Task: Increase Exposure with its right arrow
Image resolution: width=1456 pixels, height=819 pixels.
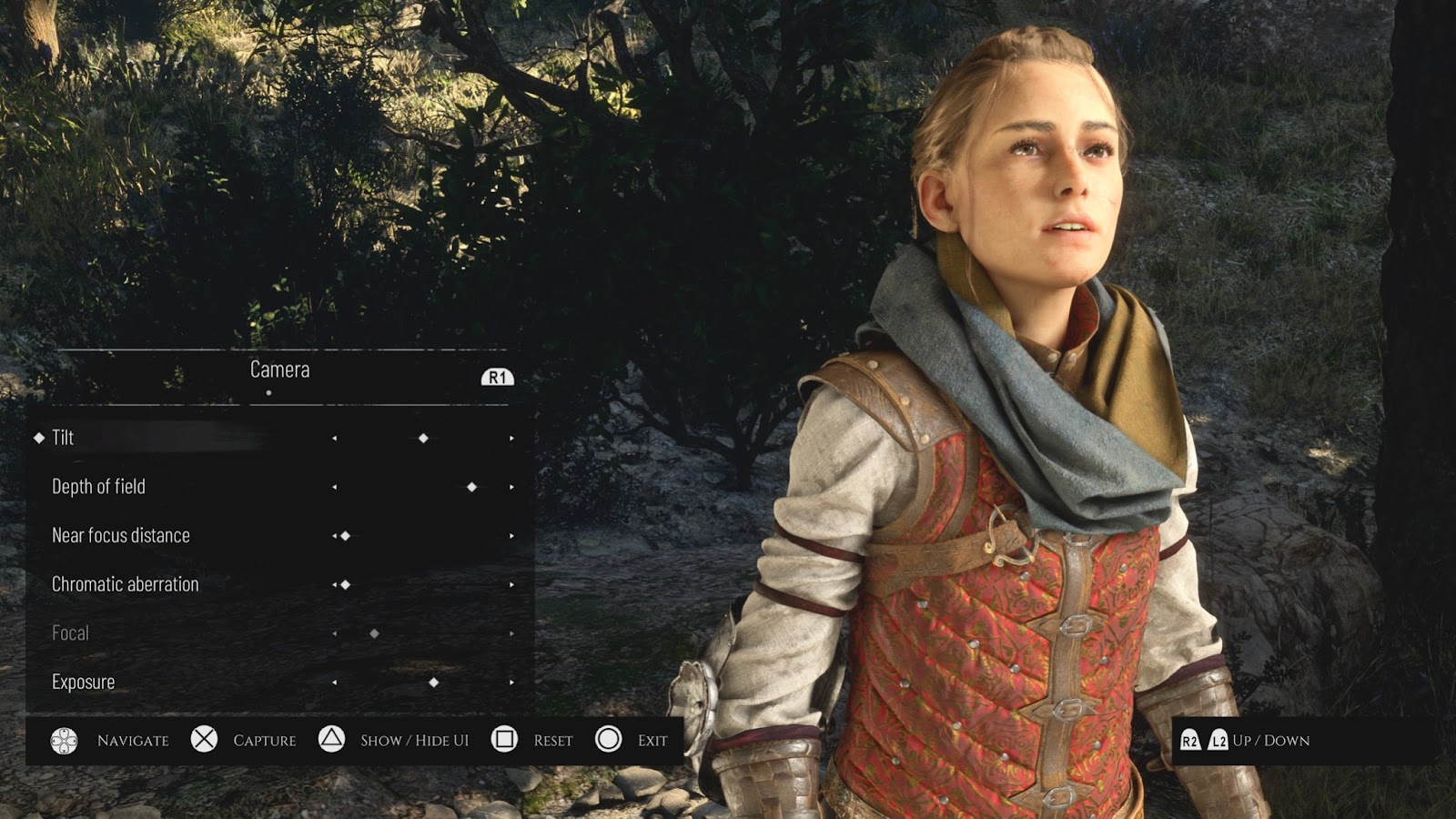Action: coord(511,682)
